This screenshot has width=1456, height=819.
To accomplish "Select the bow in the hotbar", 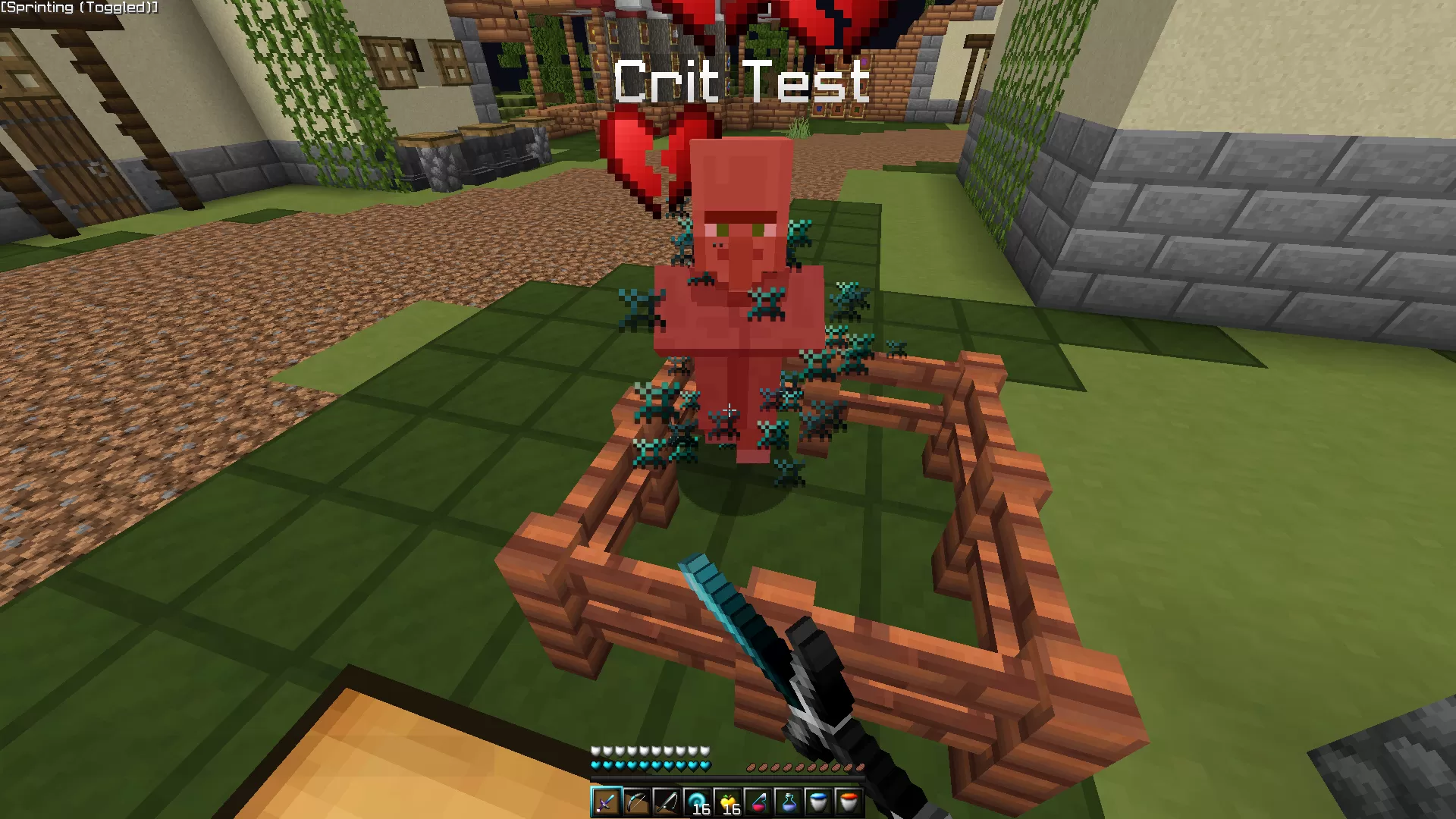I will tap(636, 802).
